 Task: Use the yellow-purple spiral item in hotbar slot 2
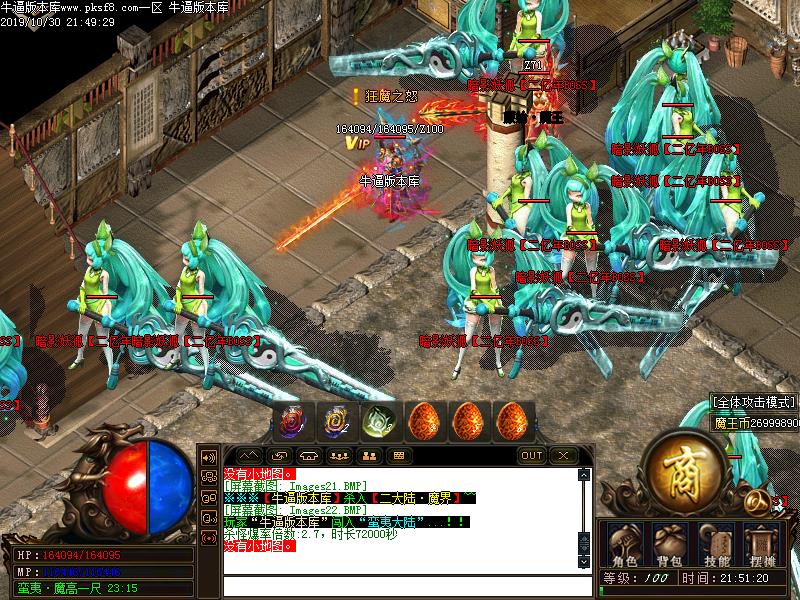[335, 422]
